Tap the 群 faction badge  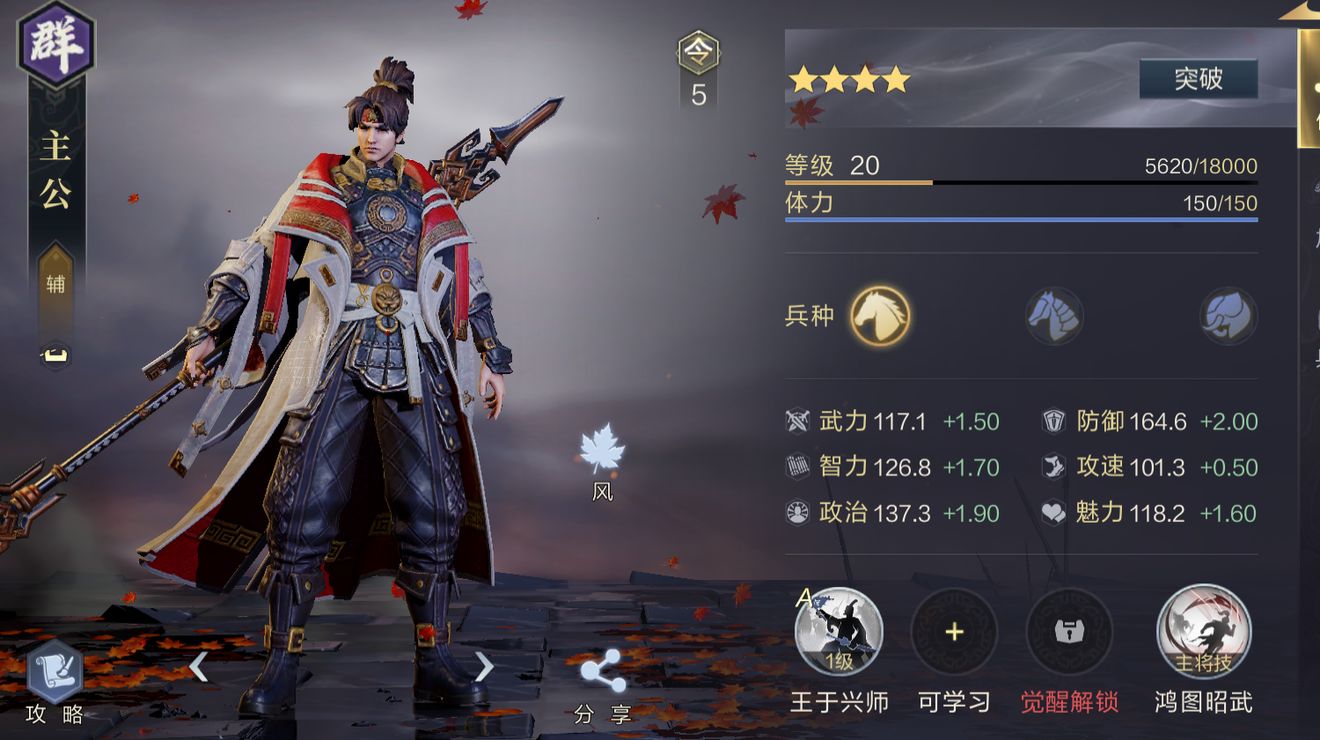(56, 45)
